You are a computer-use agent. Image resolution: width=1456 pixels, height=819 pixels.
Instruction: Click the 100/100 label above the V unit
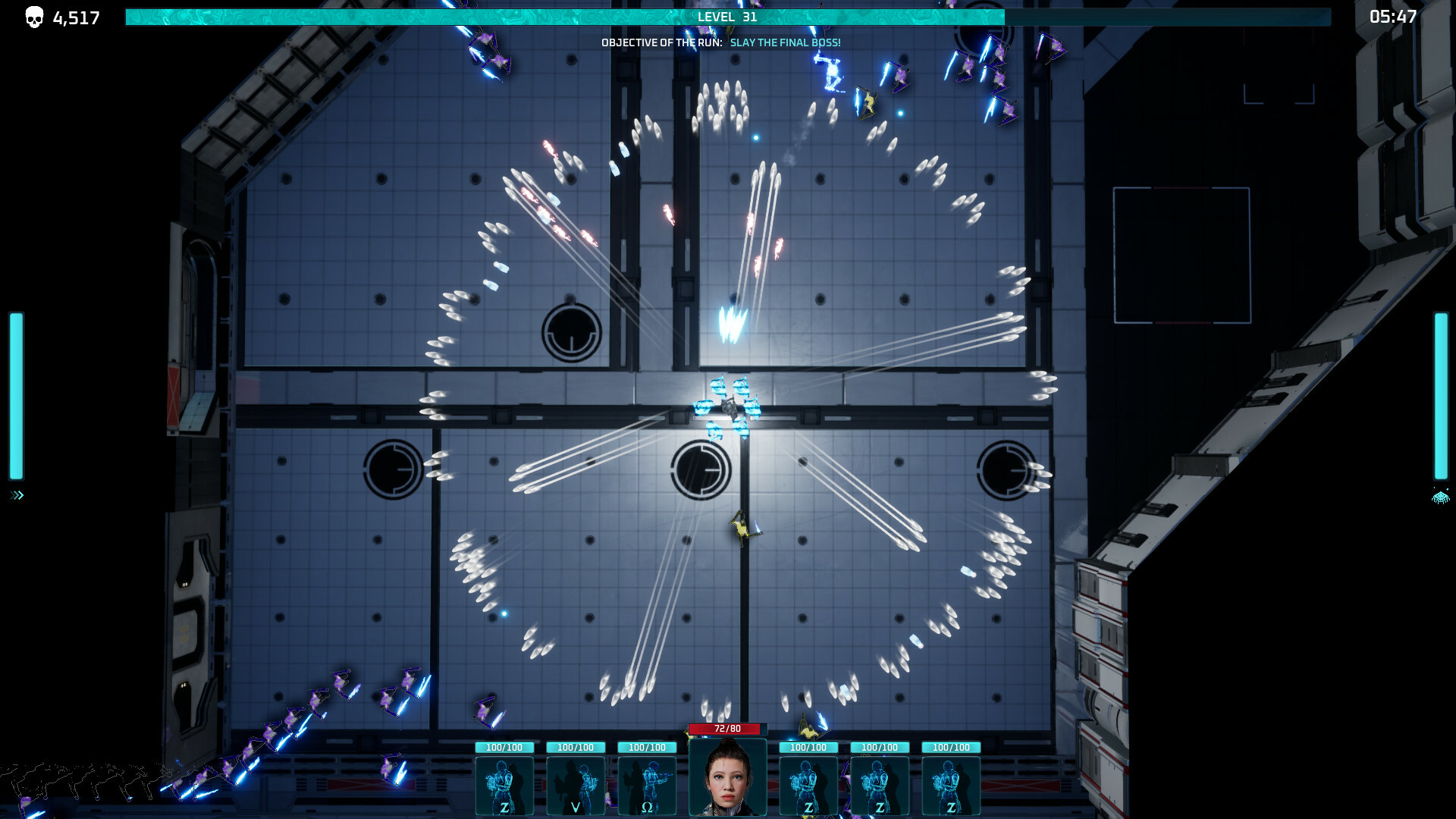click(x=575, y=747)
